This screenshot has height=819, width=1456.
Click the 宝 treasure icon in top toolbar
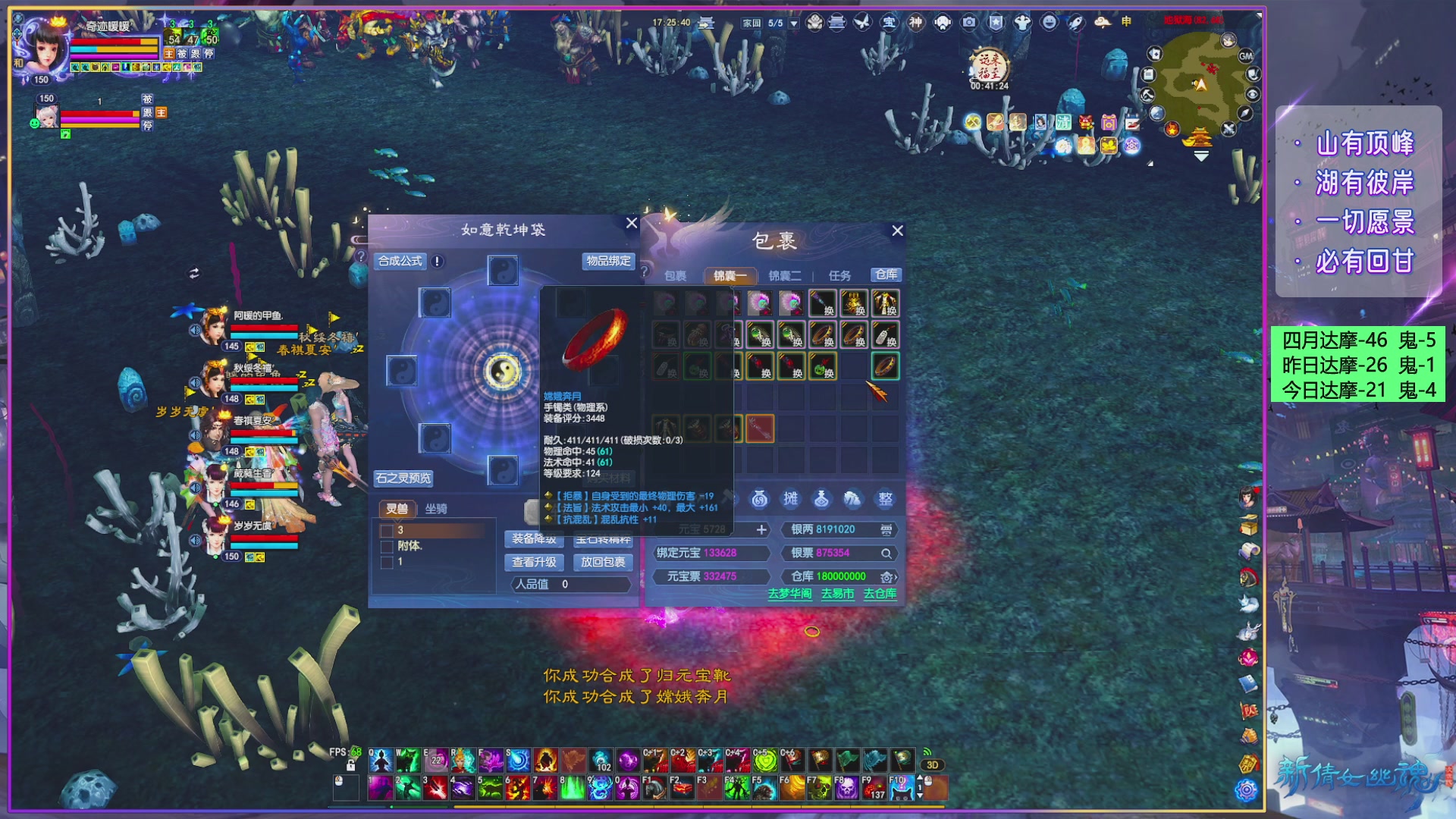(890, 23)
